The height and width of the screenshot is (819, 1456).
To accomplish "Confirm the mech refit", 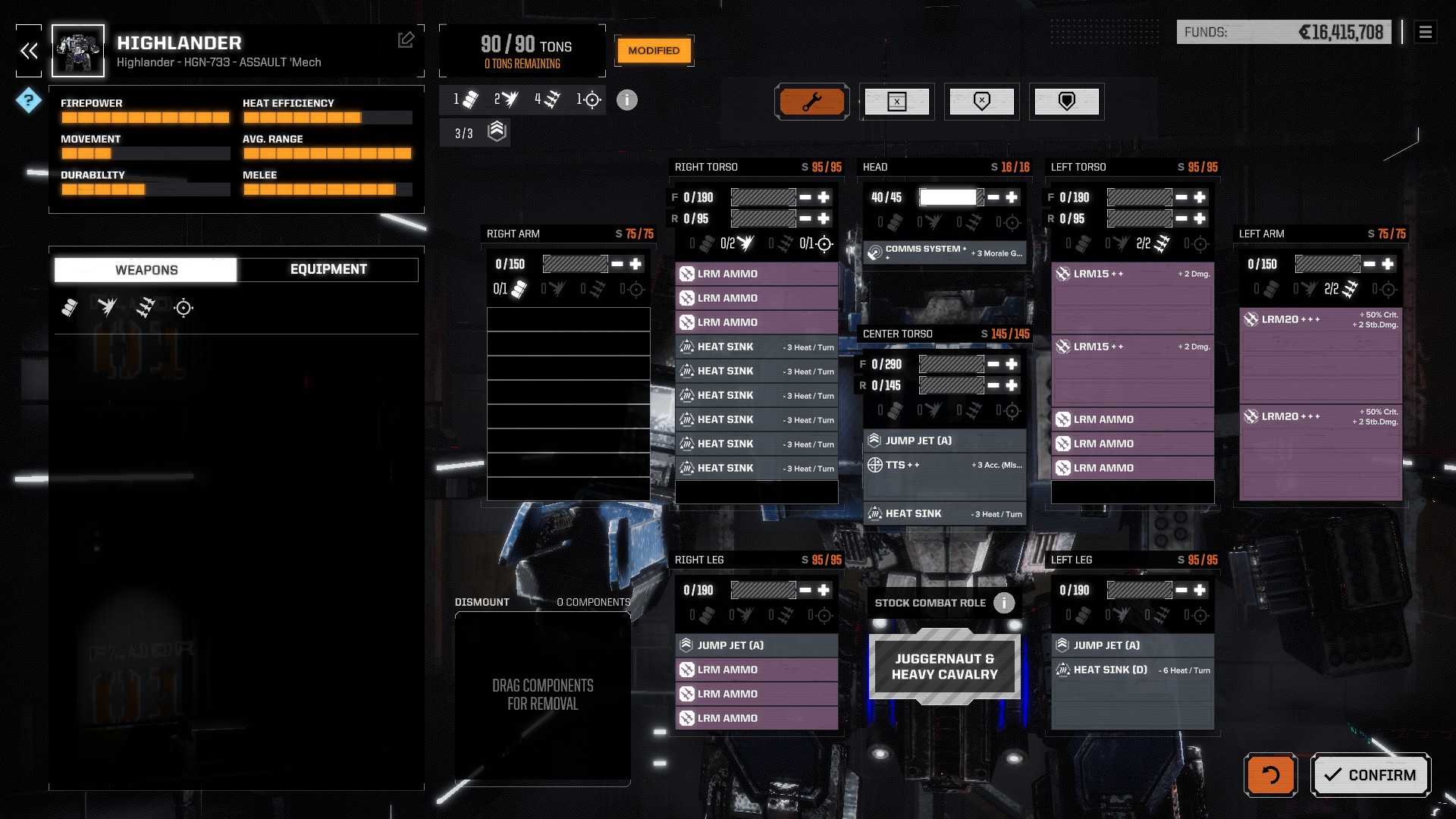I will click(1370, 775).
